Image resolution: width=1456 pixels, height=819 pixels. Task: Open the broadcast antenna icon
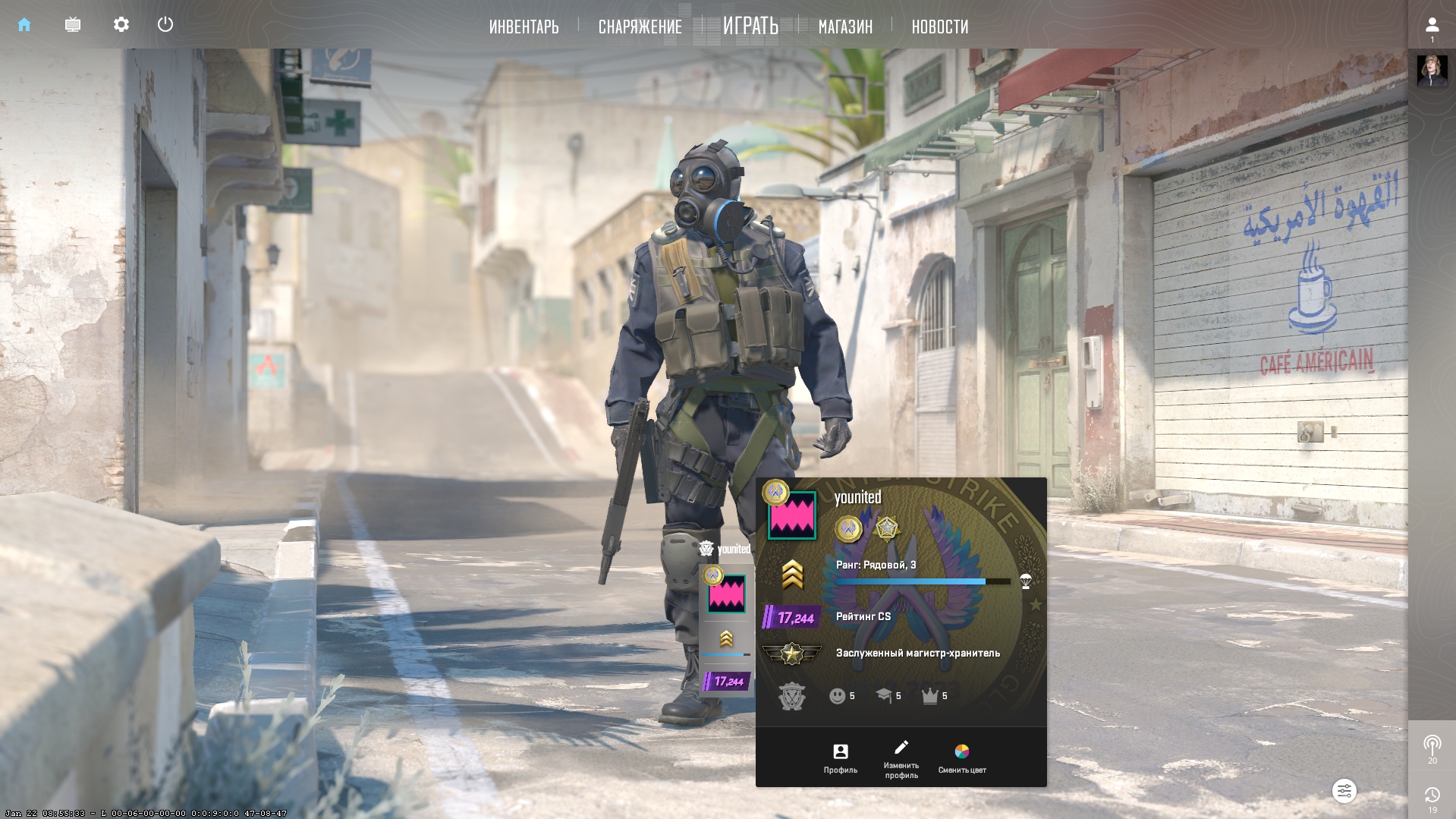click(x=1432, y=745)
